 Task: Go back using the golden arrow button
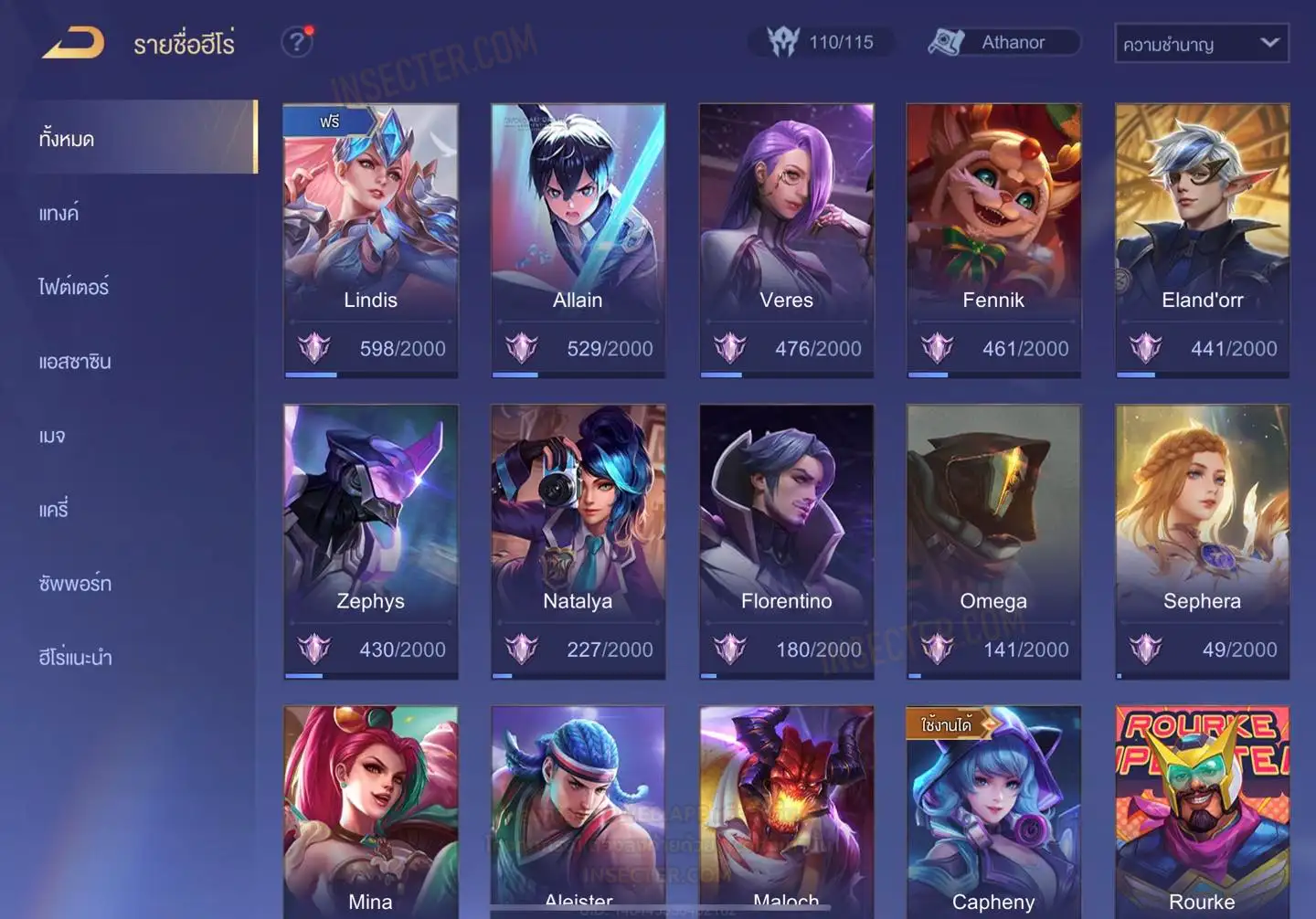click(x=73, y=43)
